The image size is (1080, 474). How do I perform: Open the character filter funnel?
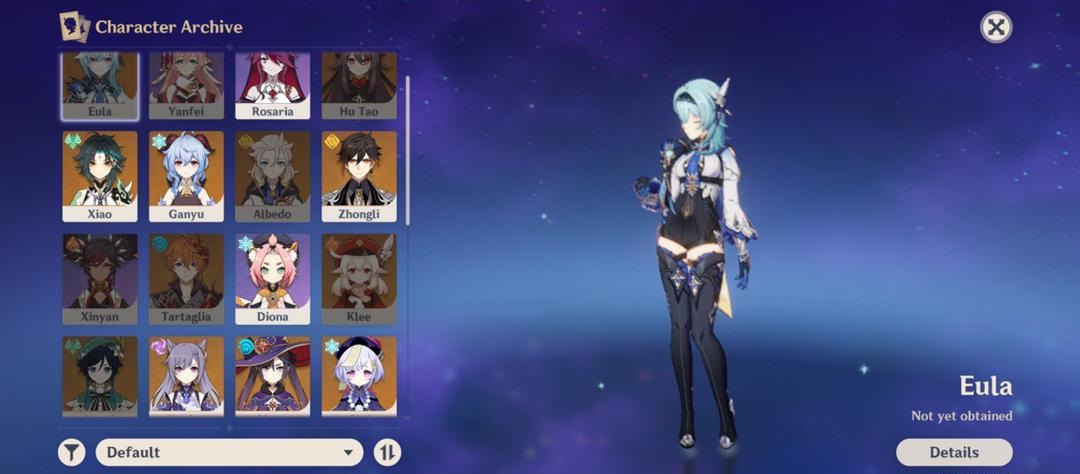click(71, 452)
